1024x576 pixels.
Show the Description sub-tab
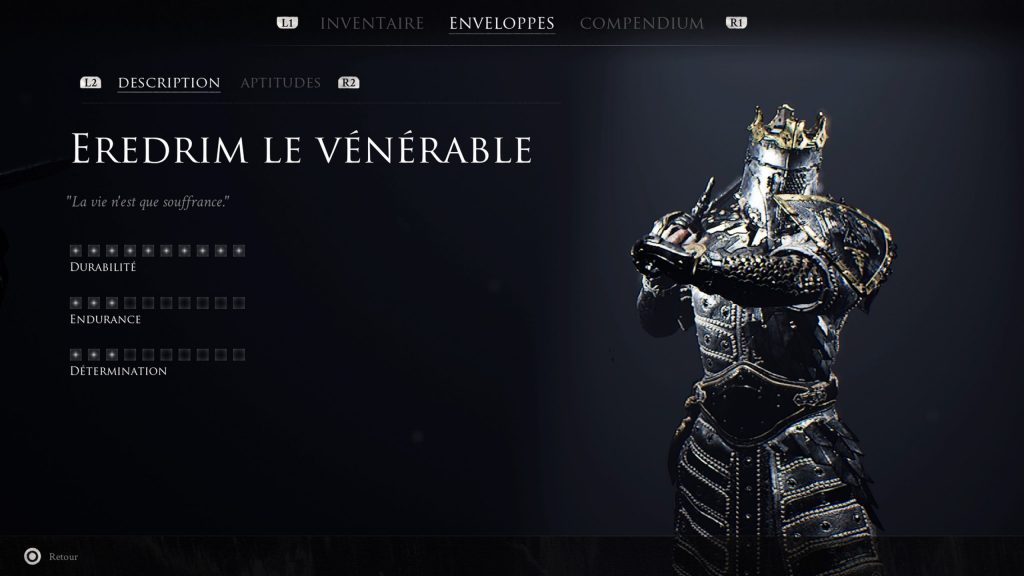point(169,83)
